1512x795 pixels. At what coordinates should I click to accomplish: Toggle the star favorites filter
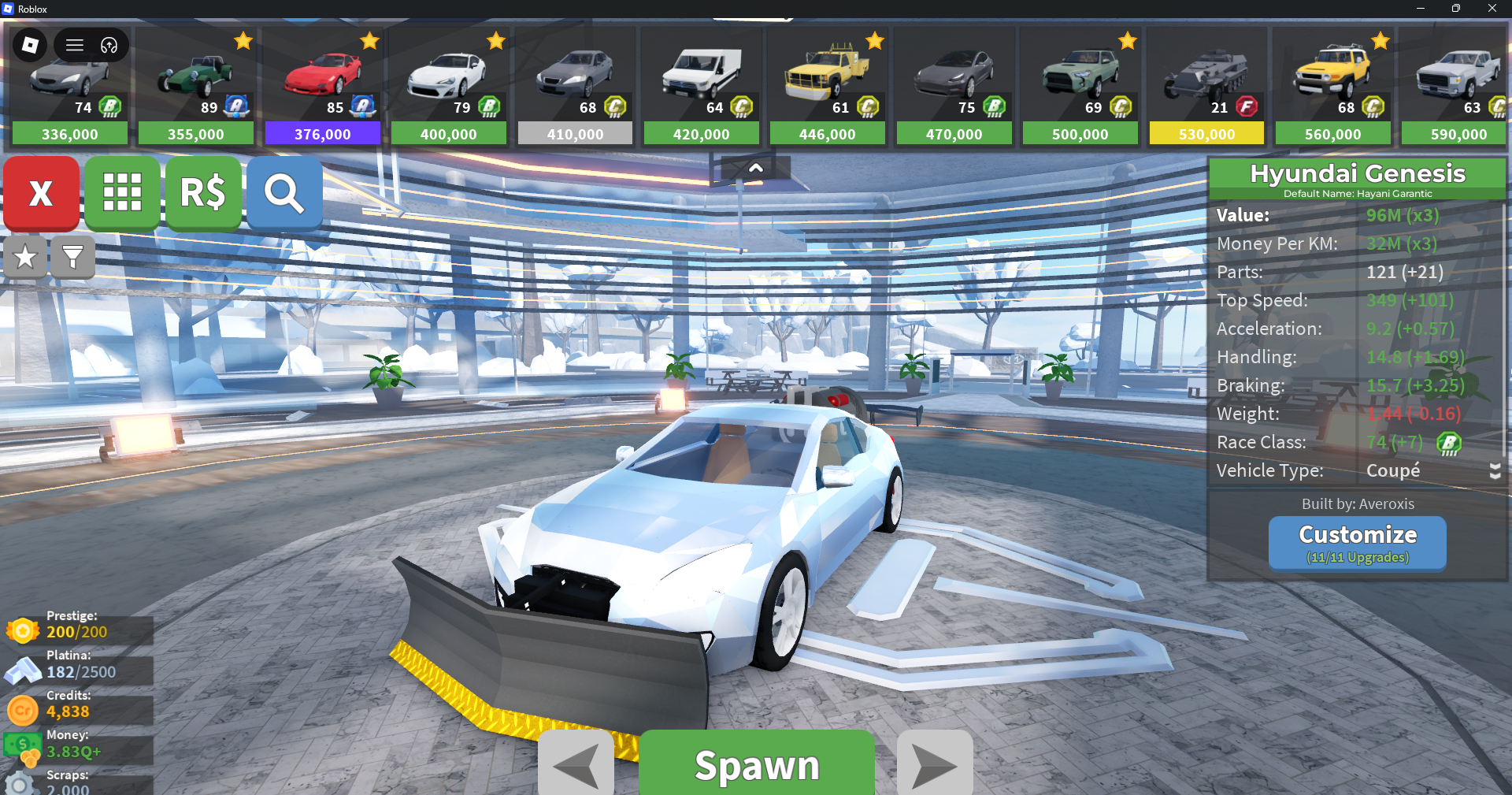(x=25, y=257)
